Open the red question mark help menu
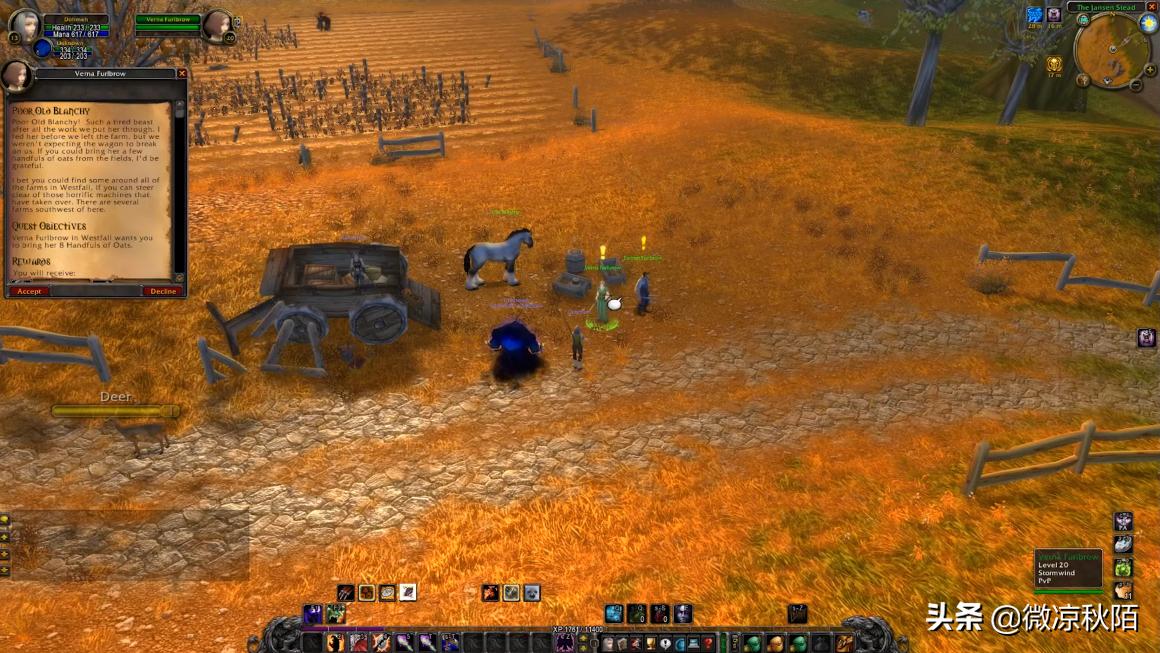 tap(707, 643)
